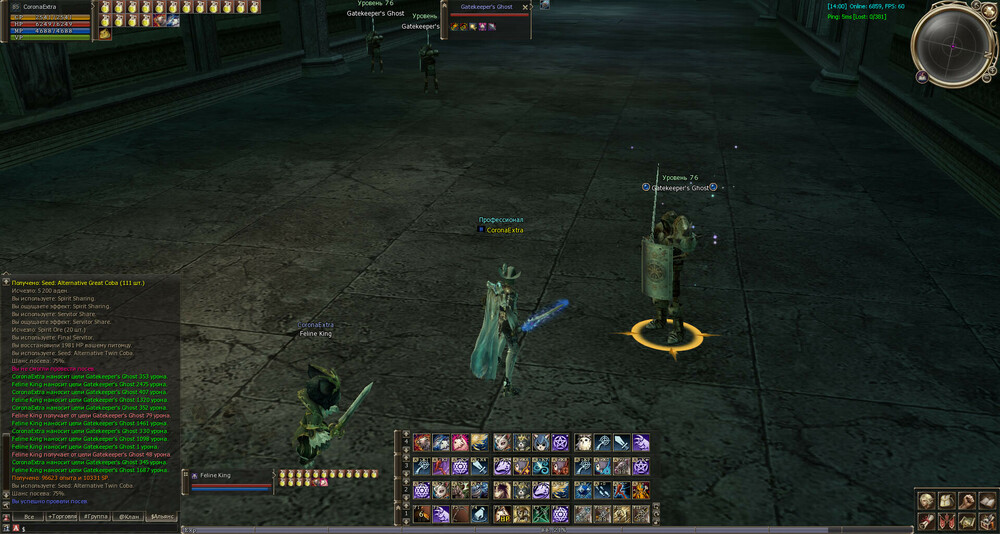Switch chat to the Все tab
This screenshot has height=534, width=1000.
[29, 516]
